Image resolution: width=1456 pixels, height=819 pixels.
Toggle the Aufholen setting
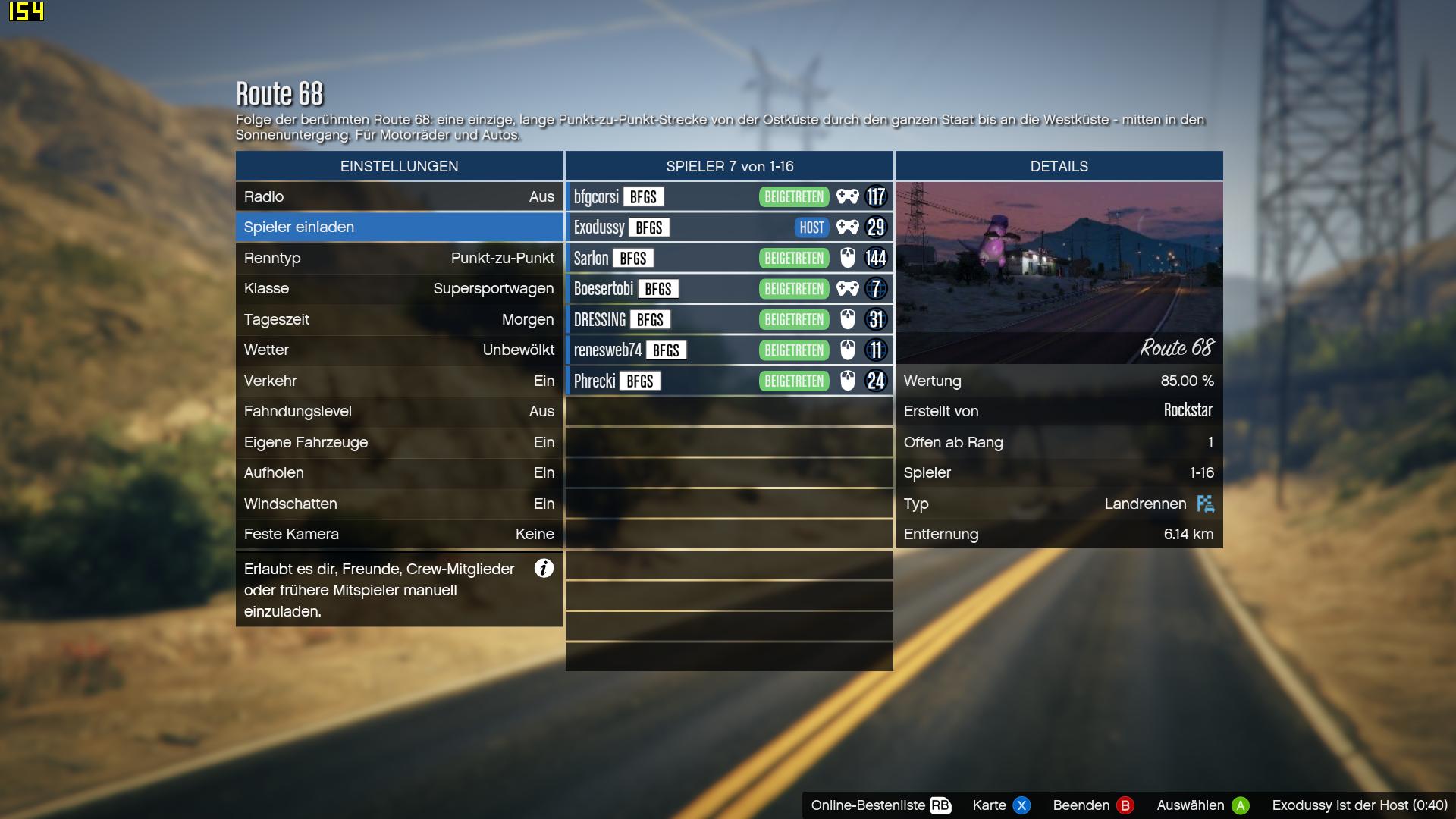[x=399, y=472]
